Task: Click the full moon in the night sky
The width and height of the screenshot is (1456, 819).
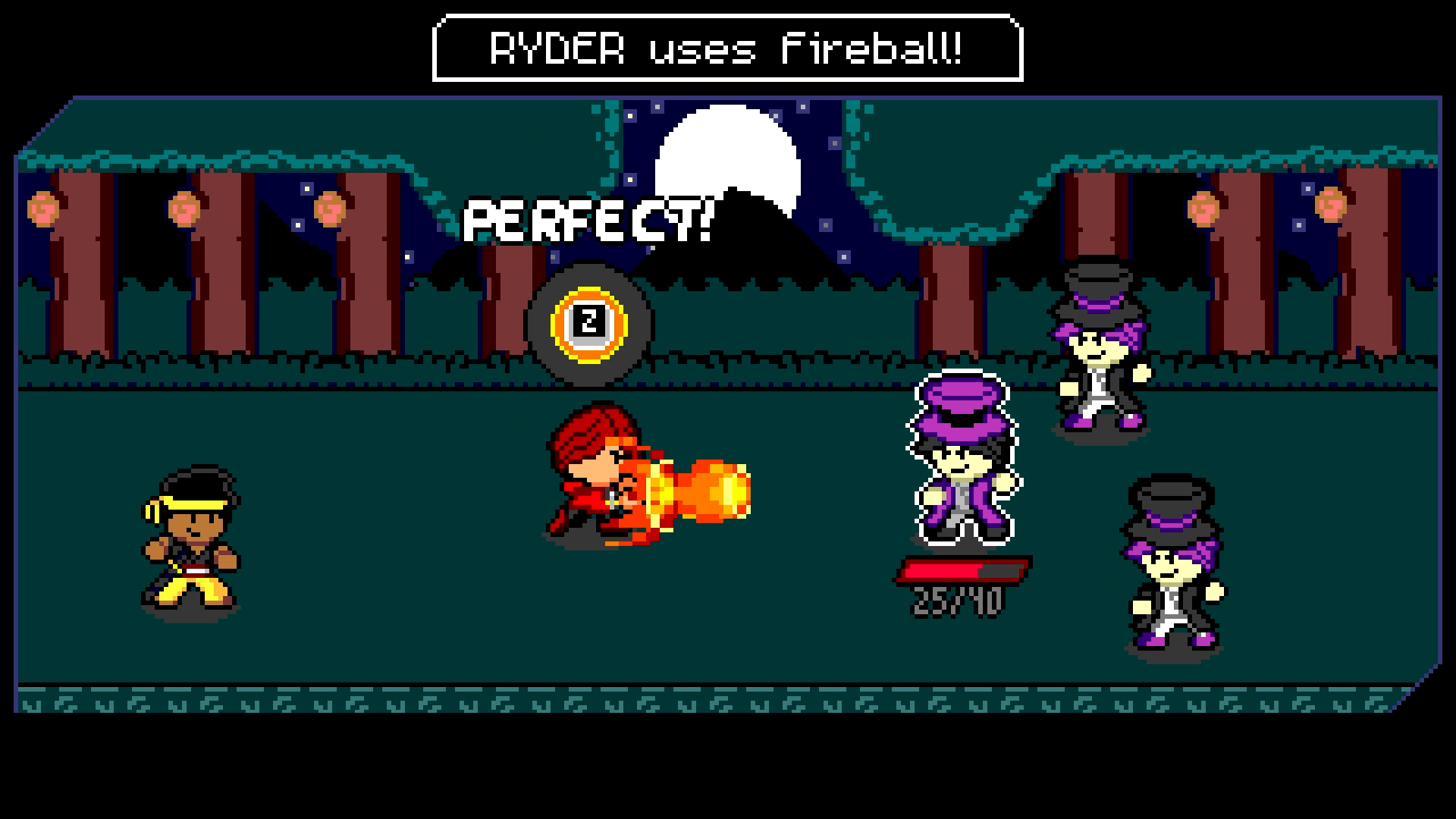Action: 728,152
